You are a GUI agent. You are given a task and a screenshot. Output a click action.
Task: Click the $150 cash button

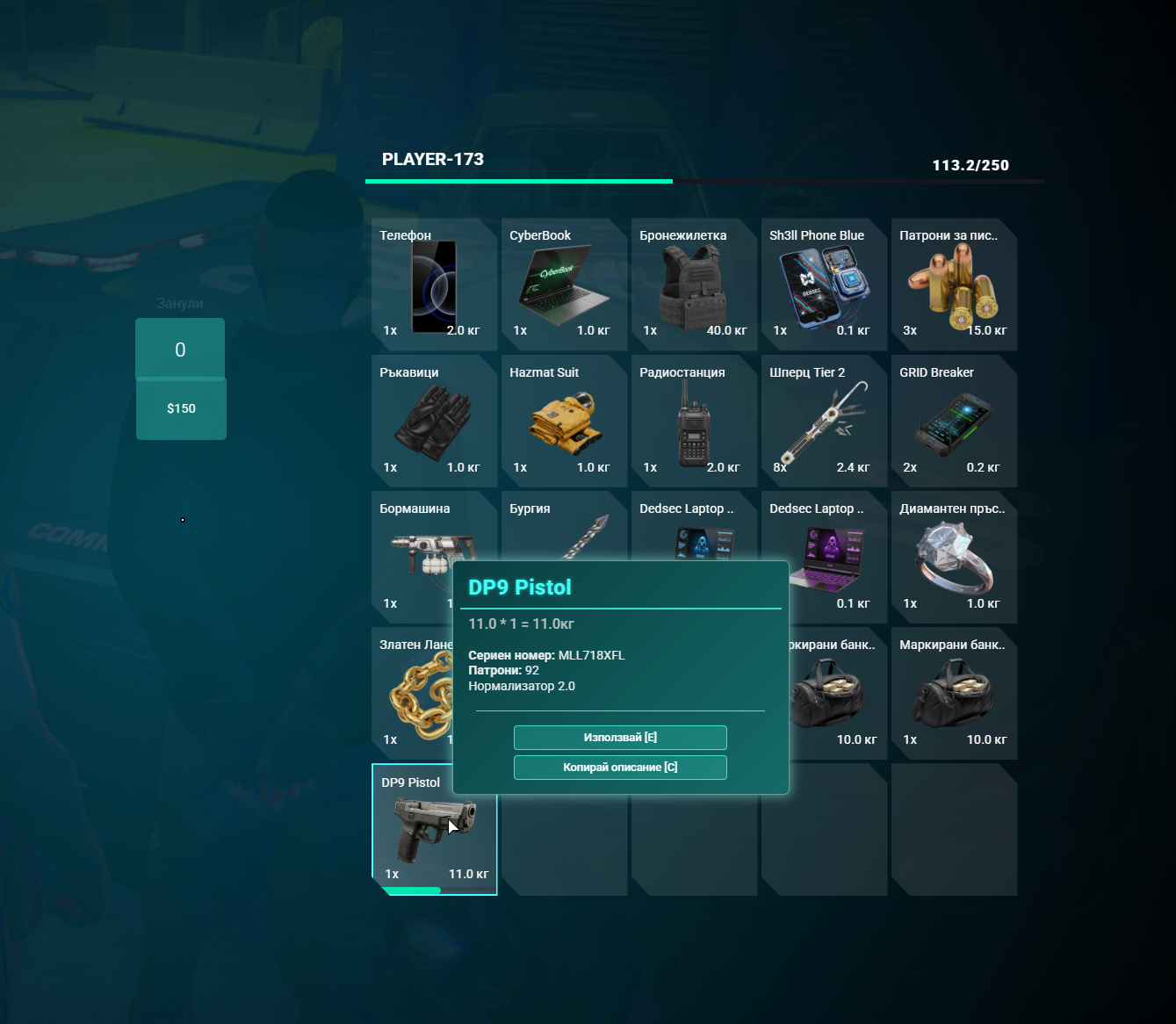181,408
